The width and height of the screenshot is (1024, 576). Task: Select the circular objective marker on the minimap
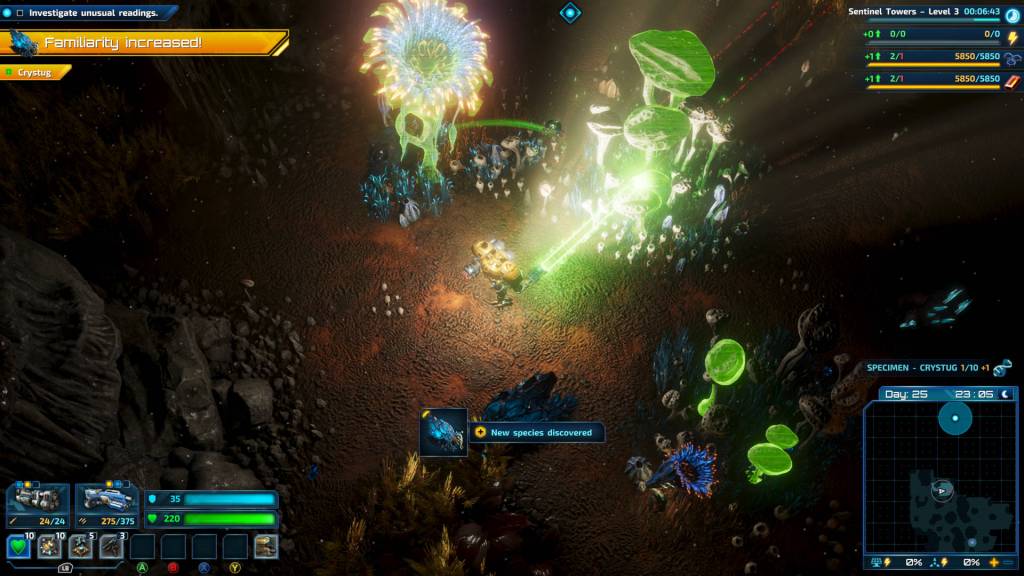click(x=955, y=418)
